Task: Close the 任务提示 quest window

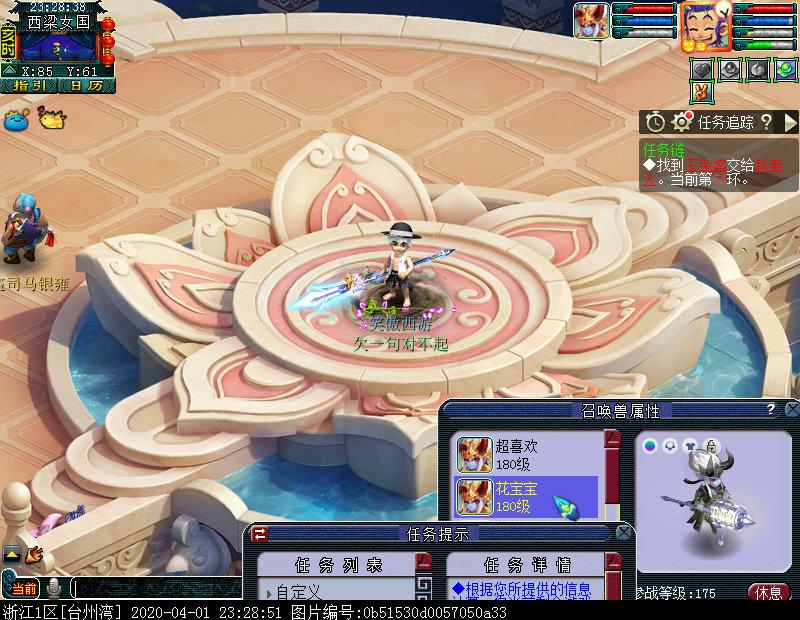Action: [623, 533]
